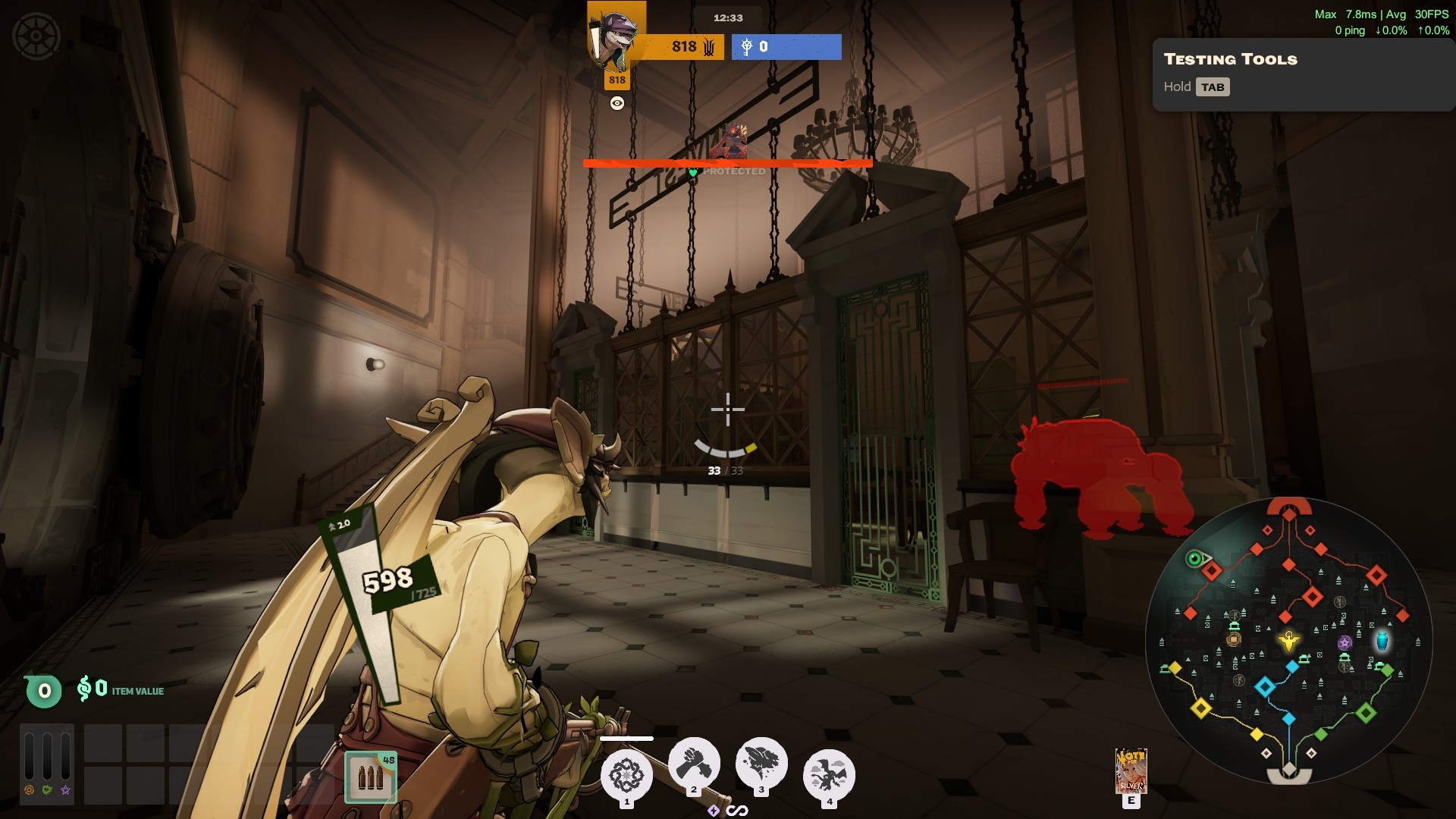Click the orange weapon stat icon
This screenshot has width=1456, height=819.
tap(30, 790)
